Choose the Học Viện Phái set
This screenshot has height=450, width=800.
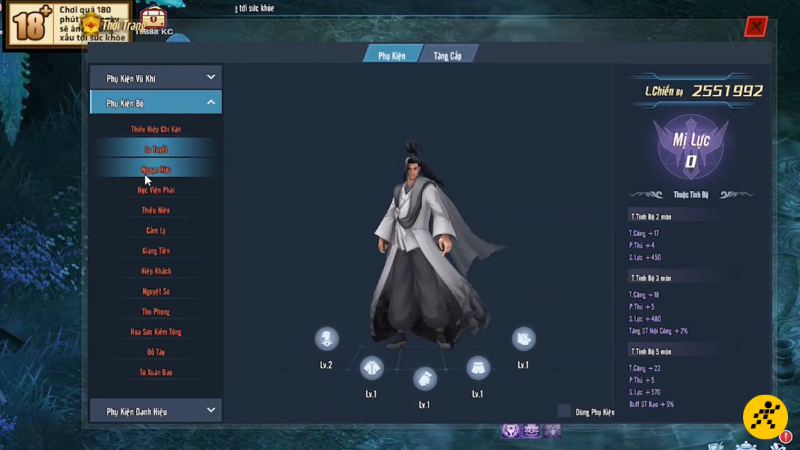pyautogui.click(x=155, y=190)
